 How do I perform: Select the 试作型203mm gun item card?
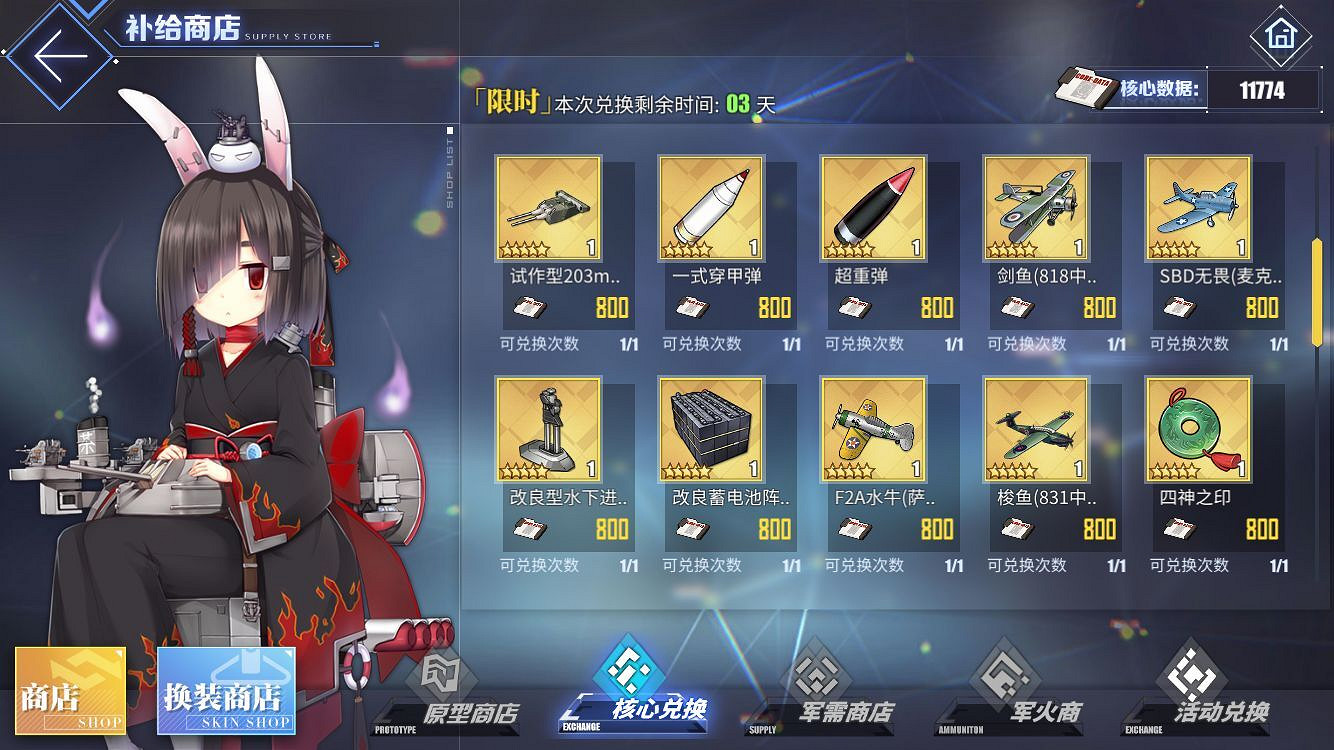pos(548,208)
